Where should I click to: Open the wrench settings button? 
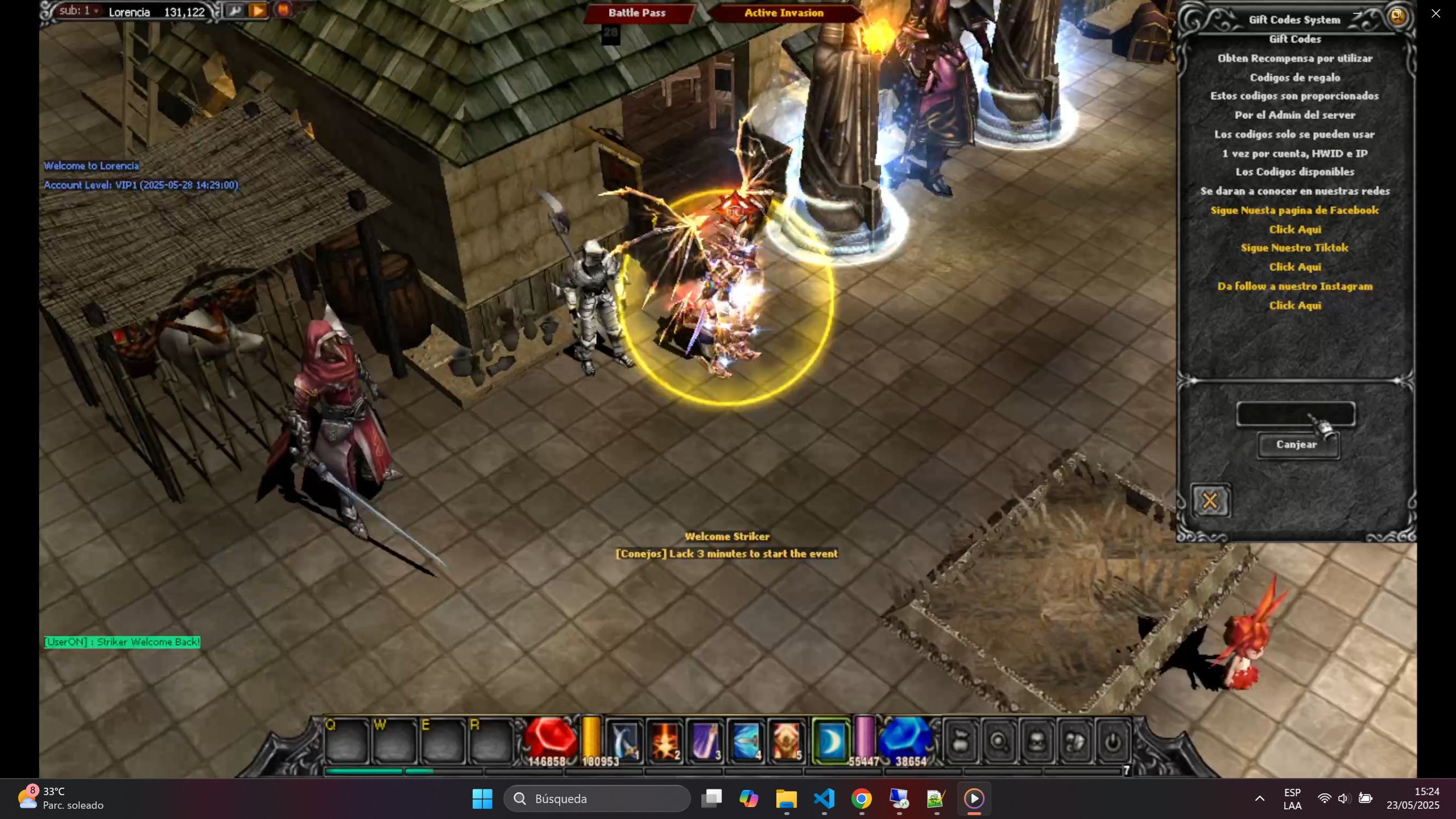click(x=234, y=10)
